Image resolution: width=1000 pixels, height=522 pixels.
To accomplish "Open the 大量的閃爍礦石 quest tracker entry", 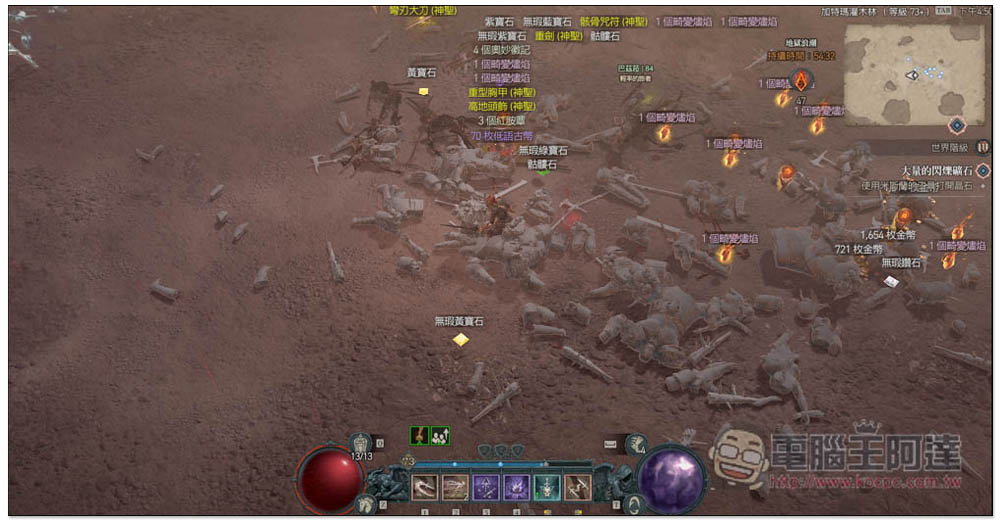I will pyautogui.click(x=930, y=171).
